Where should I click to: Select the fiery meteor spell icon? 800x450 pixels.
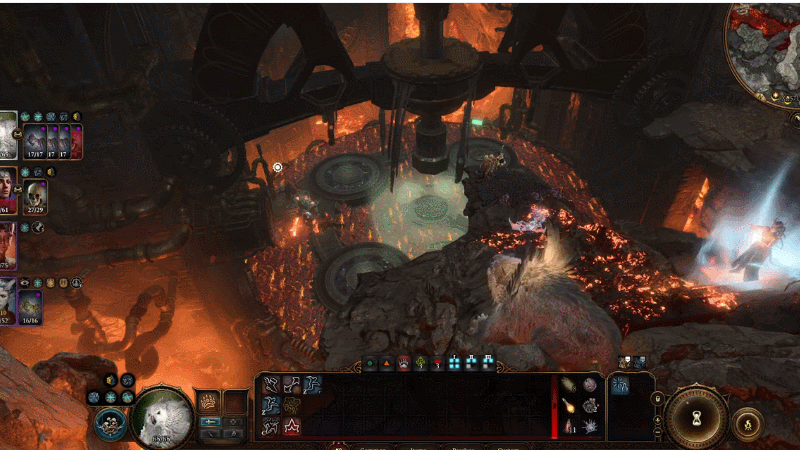click(568, 406)
